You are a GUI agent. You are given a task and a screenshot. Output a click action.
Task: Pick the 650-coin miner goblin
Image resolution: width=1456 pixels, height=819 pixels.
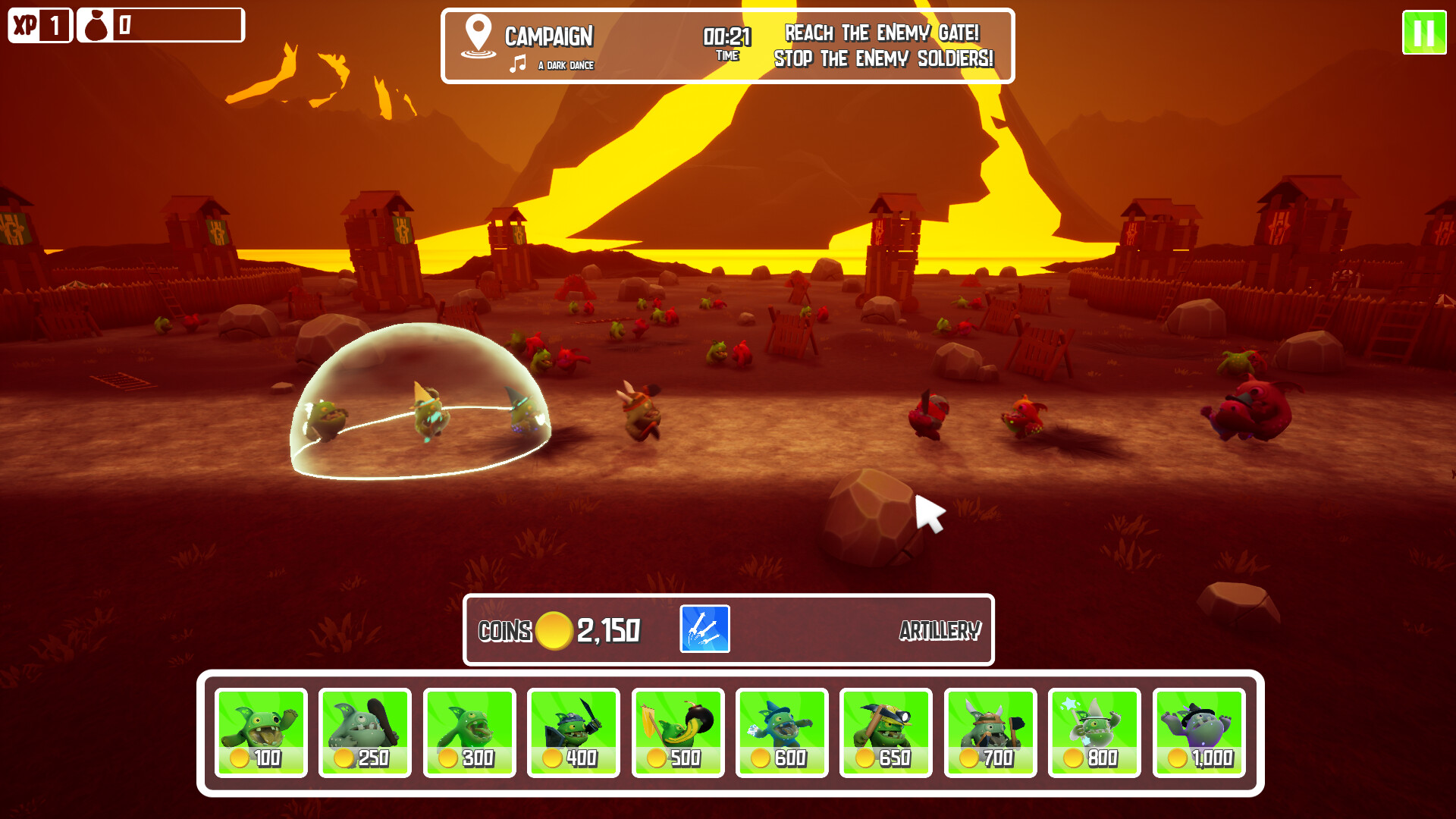886,733
